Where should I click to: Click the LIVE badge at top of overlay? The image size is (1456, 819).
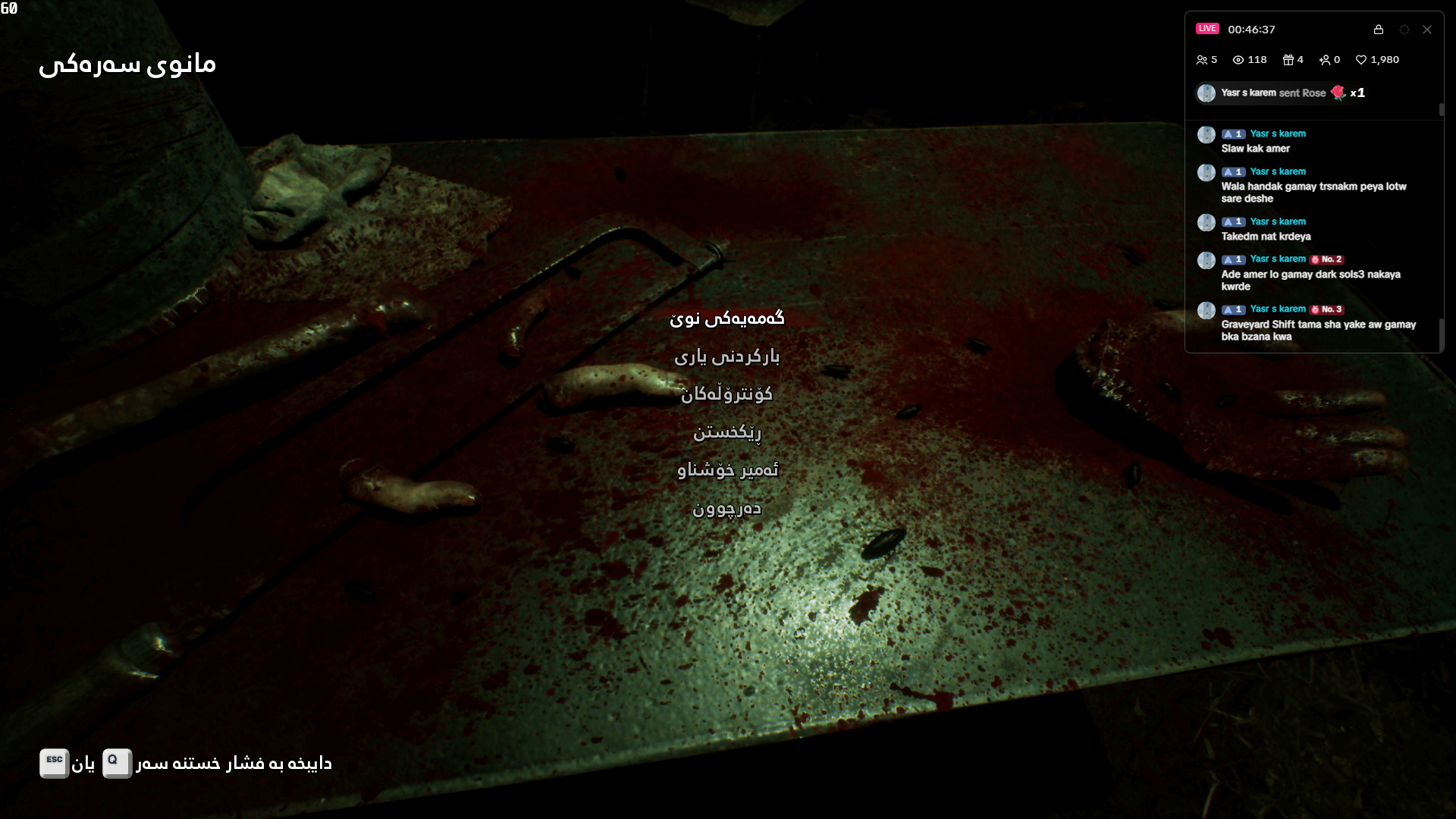click(1207, 28)
